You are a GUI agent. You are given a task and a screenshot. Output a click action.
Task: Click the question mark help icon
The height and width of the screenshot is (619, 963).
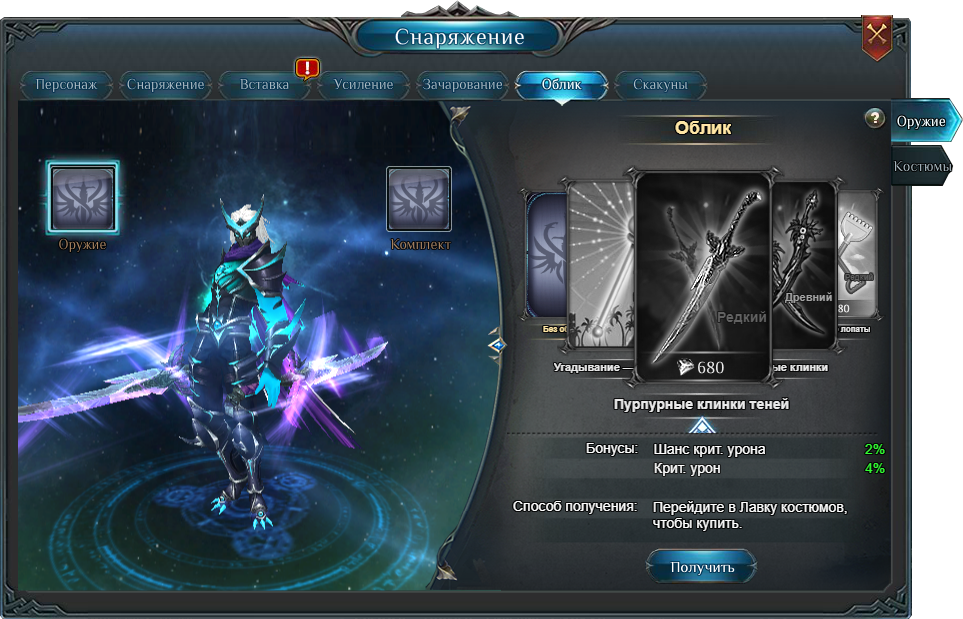pos(875,118)
